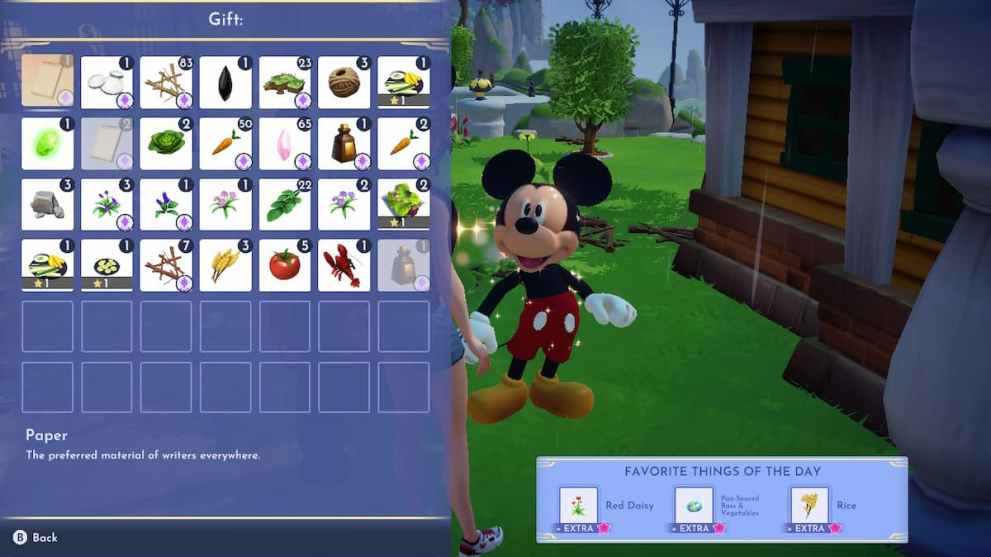Screen dimensions: 991x557
Task: Choose the lettuce slot
Action: (x=166, y=144)
